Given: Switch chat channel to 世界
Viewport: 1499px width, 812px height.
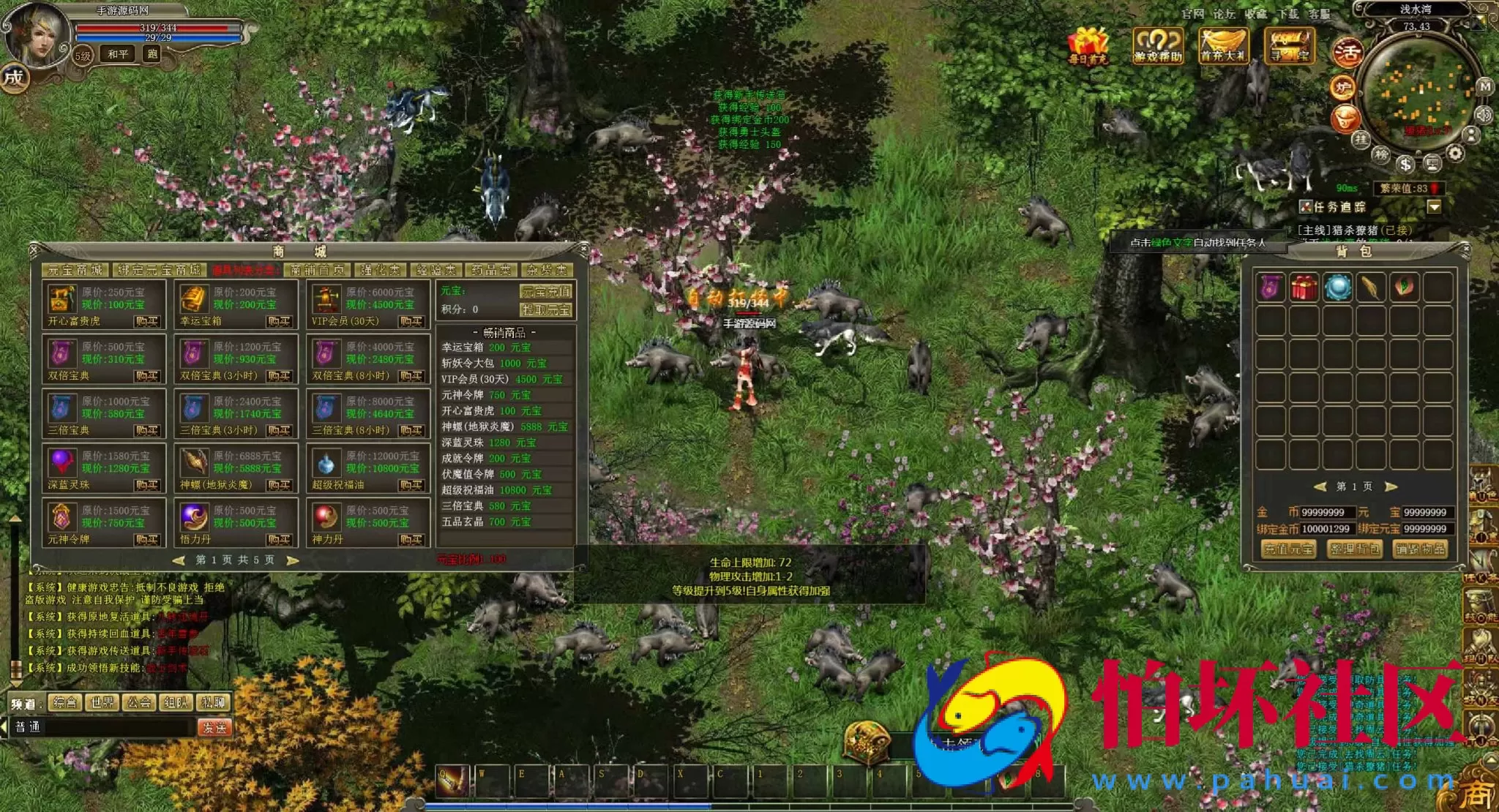Looking at the screenshot, I should pyautogui.click(x=102, y=703).
